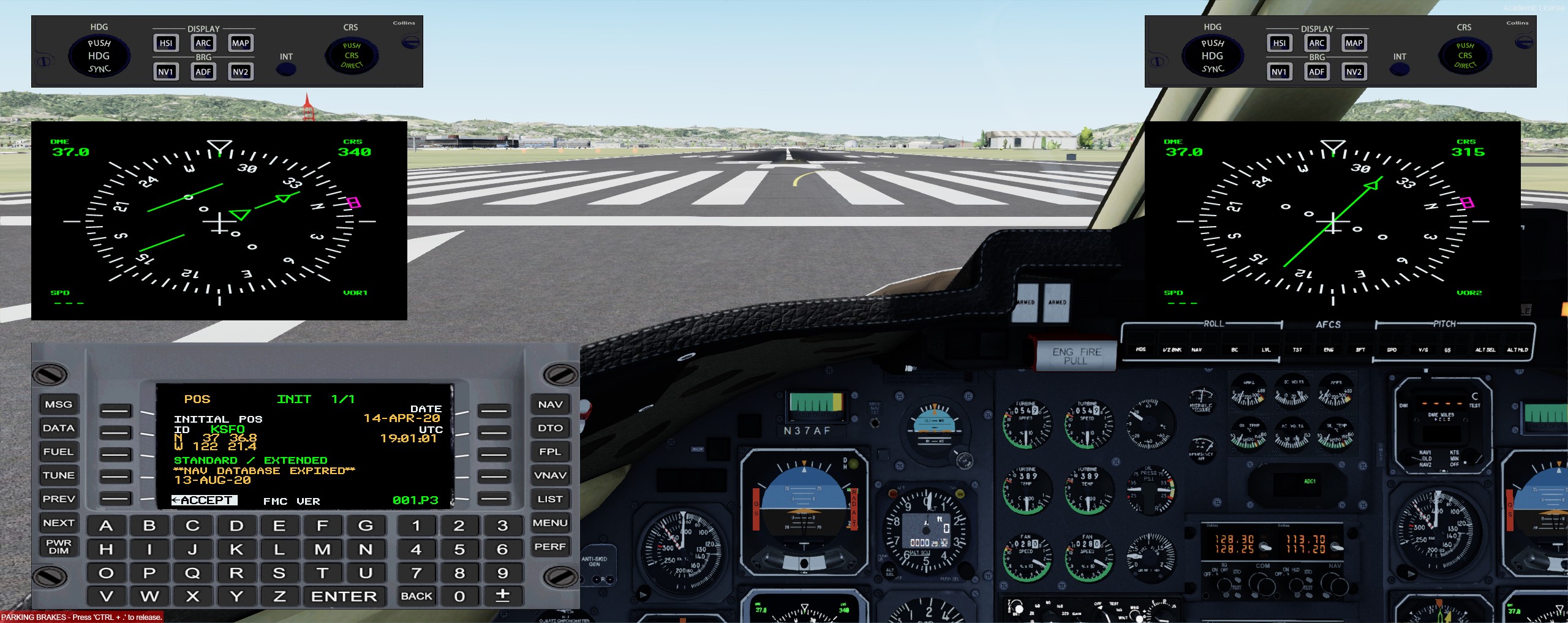
Task: Select ADF bearing pointer on right panel
Action: 1316,72
